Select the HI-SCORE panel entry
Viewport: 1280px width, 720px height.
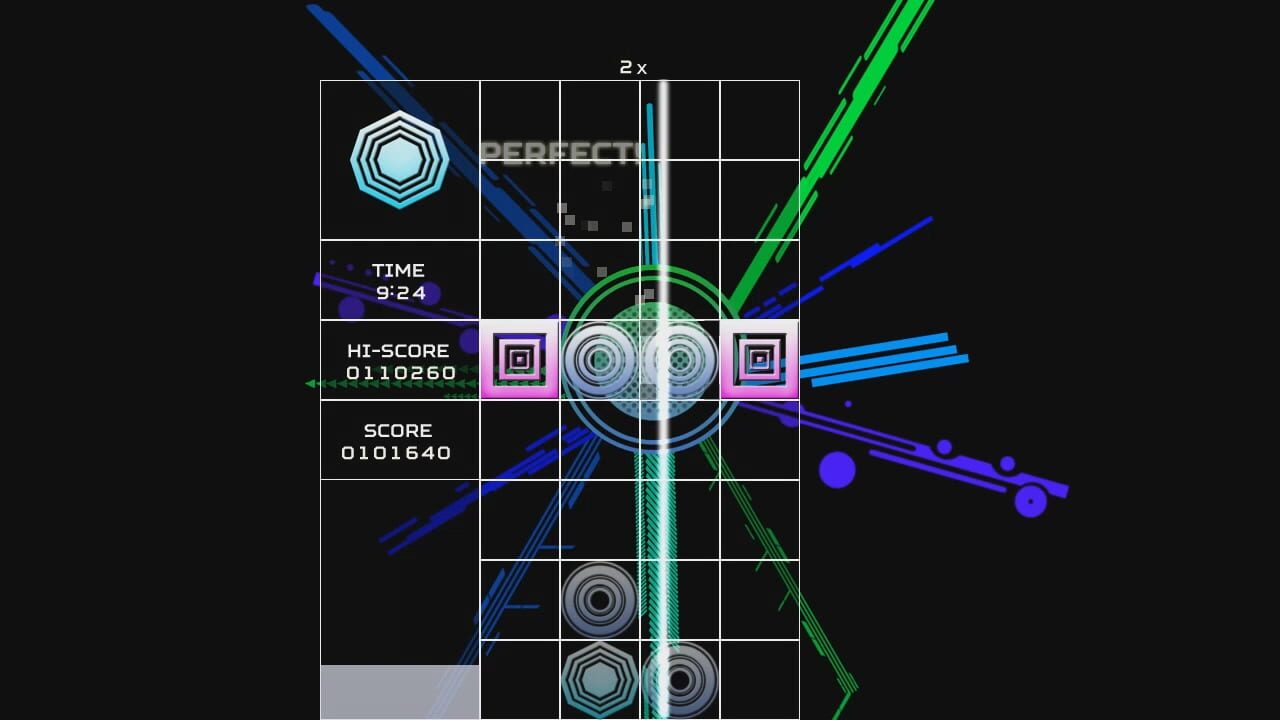tap(399, 362)
